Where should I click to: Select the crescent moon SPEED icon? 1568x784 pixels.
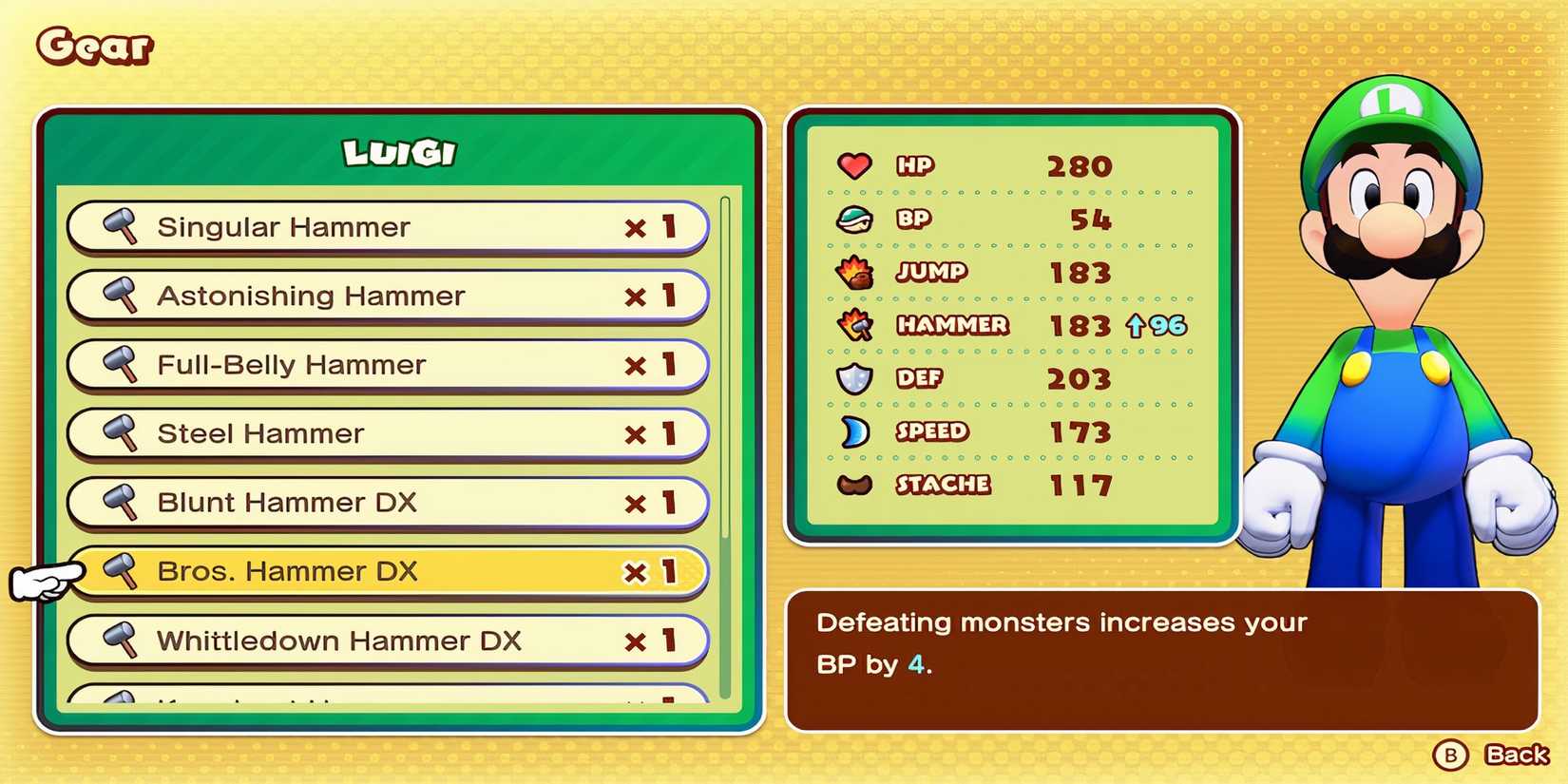click(x=854, y=431)
